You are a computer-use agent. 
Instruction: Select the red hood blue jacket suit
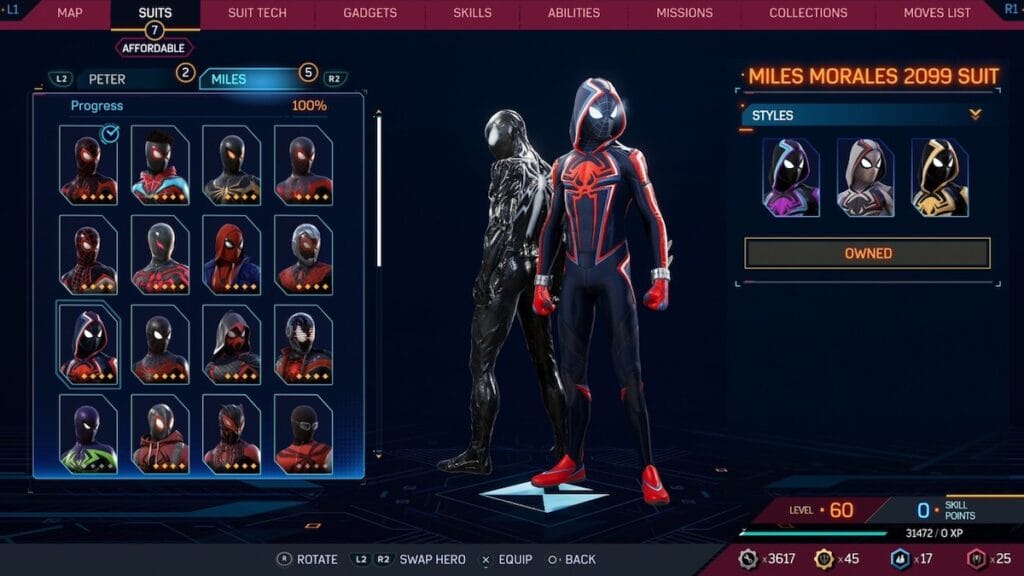click(232, 254)
